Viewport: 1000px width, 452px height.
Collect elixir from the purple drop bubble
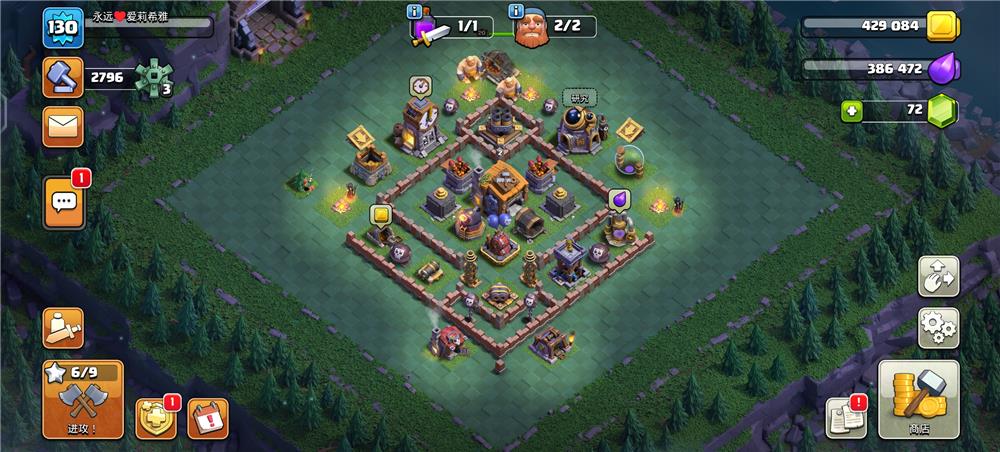click(x=618, y=198)
